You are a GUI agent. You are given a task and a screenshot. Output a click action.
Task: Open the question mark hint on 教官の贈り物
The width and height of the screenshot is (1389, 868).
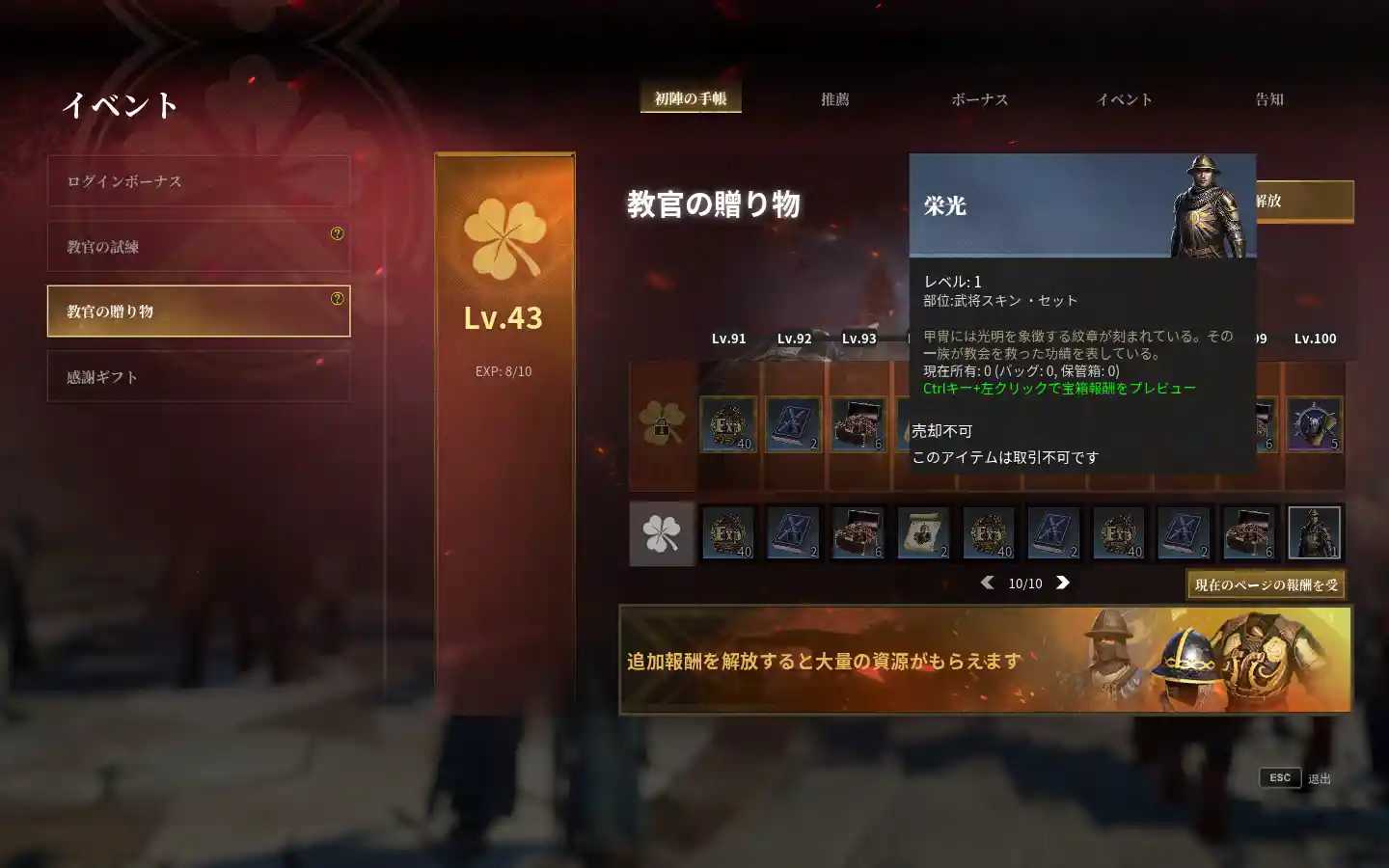(x=336, y=296)
